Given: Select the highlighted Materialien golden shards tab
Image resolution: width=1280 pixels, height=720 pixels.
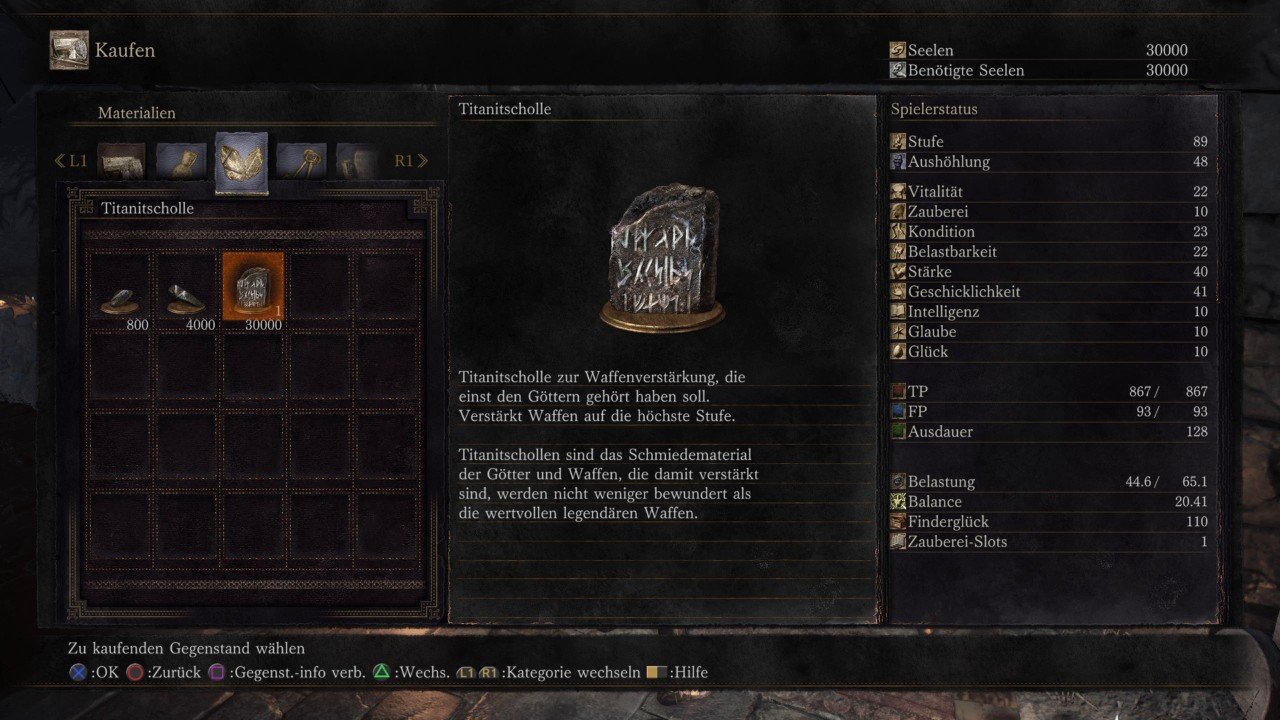Looking at the screenshot, I should [x=241, y=162].
